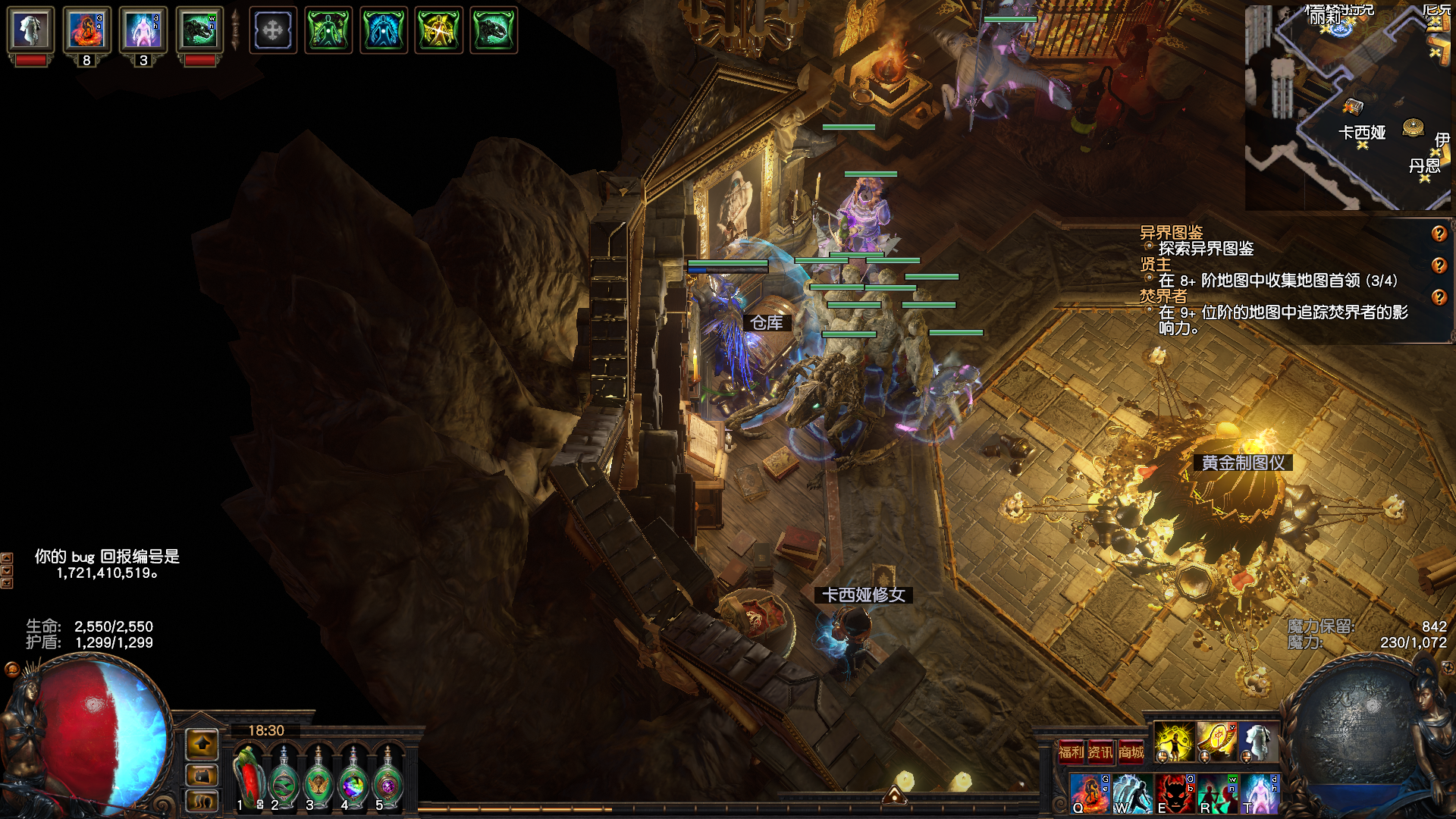1456x819 pixels.
Task: Activate the flaming figure skill on Q
Action: pos(1090,793)
